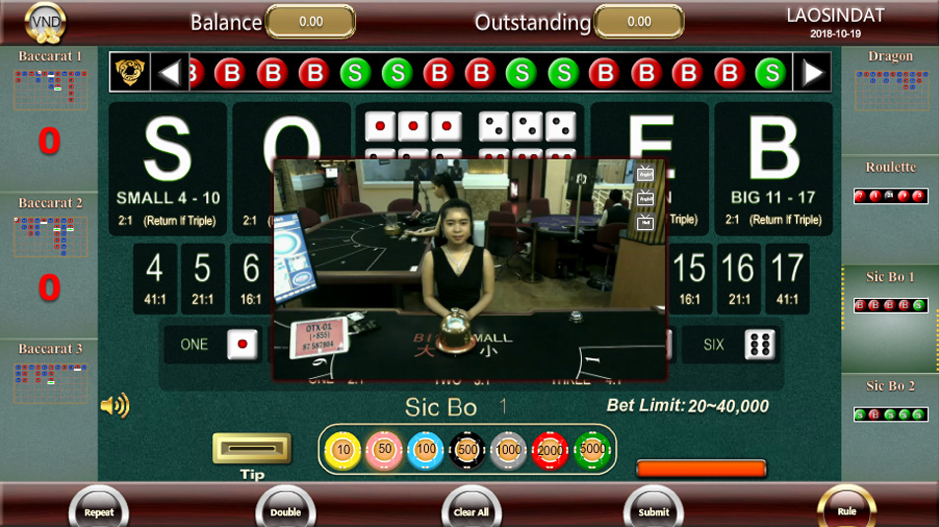The width and height of the screenshot is (939, 527).
Task: Choose the 100 chip
Action: [426, 450]
